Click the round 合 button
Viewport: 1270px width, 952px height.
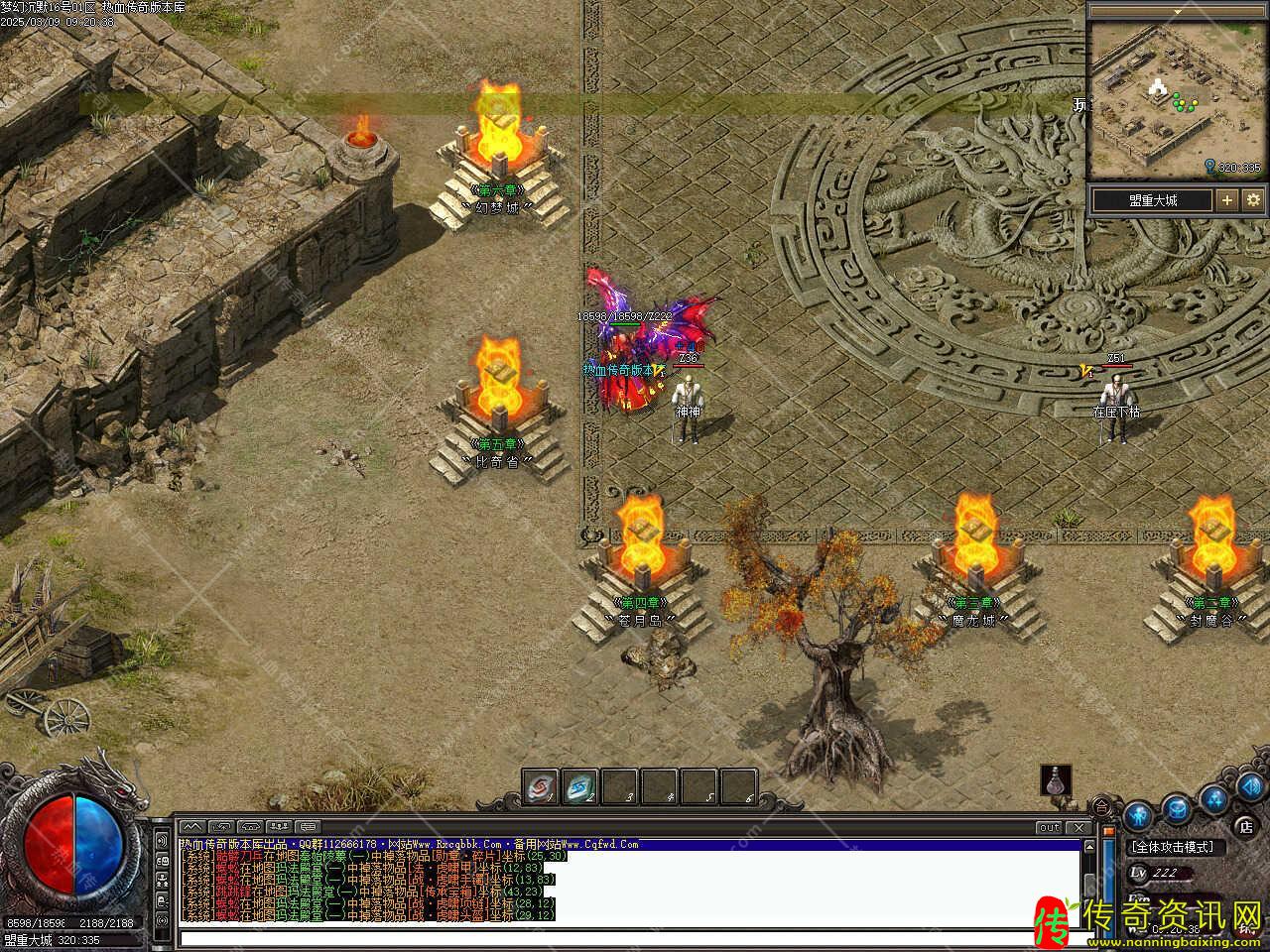coord(1102,805)
